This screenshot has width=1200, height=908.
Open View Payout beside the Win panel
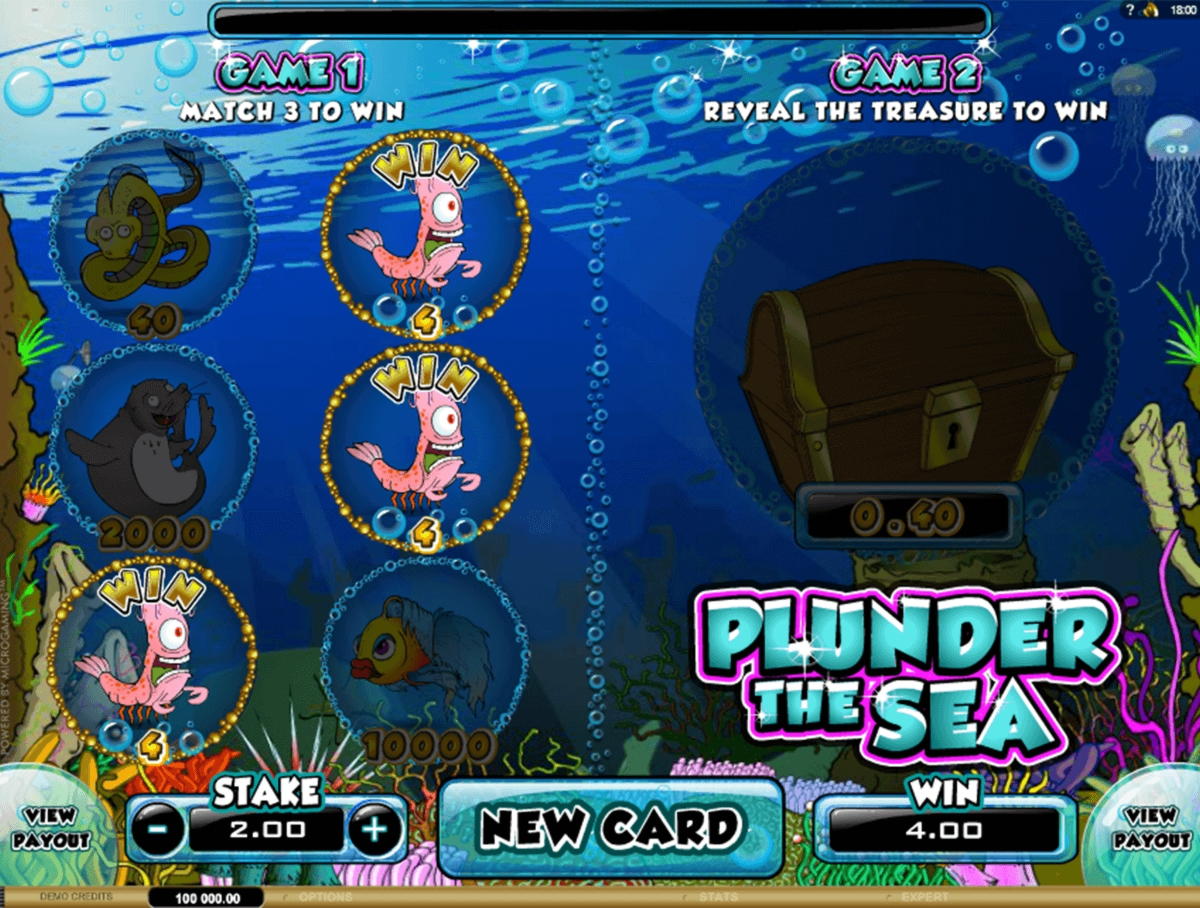(1150, 829)
